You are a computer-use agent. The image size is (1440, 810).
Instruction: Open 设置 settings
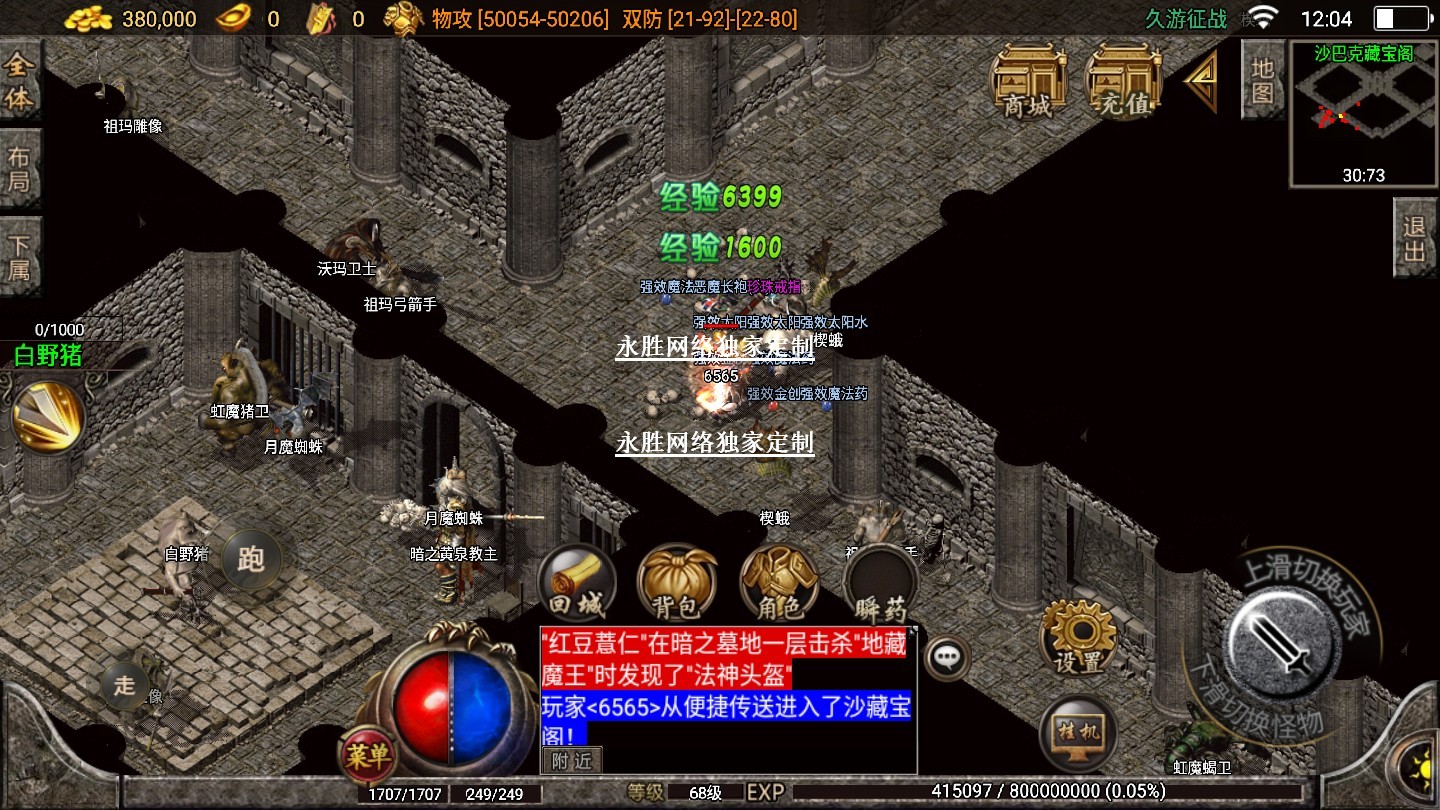coord(1078,637)
